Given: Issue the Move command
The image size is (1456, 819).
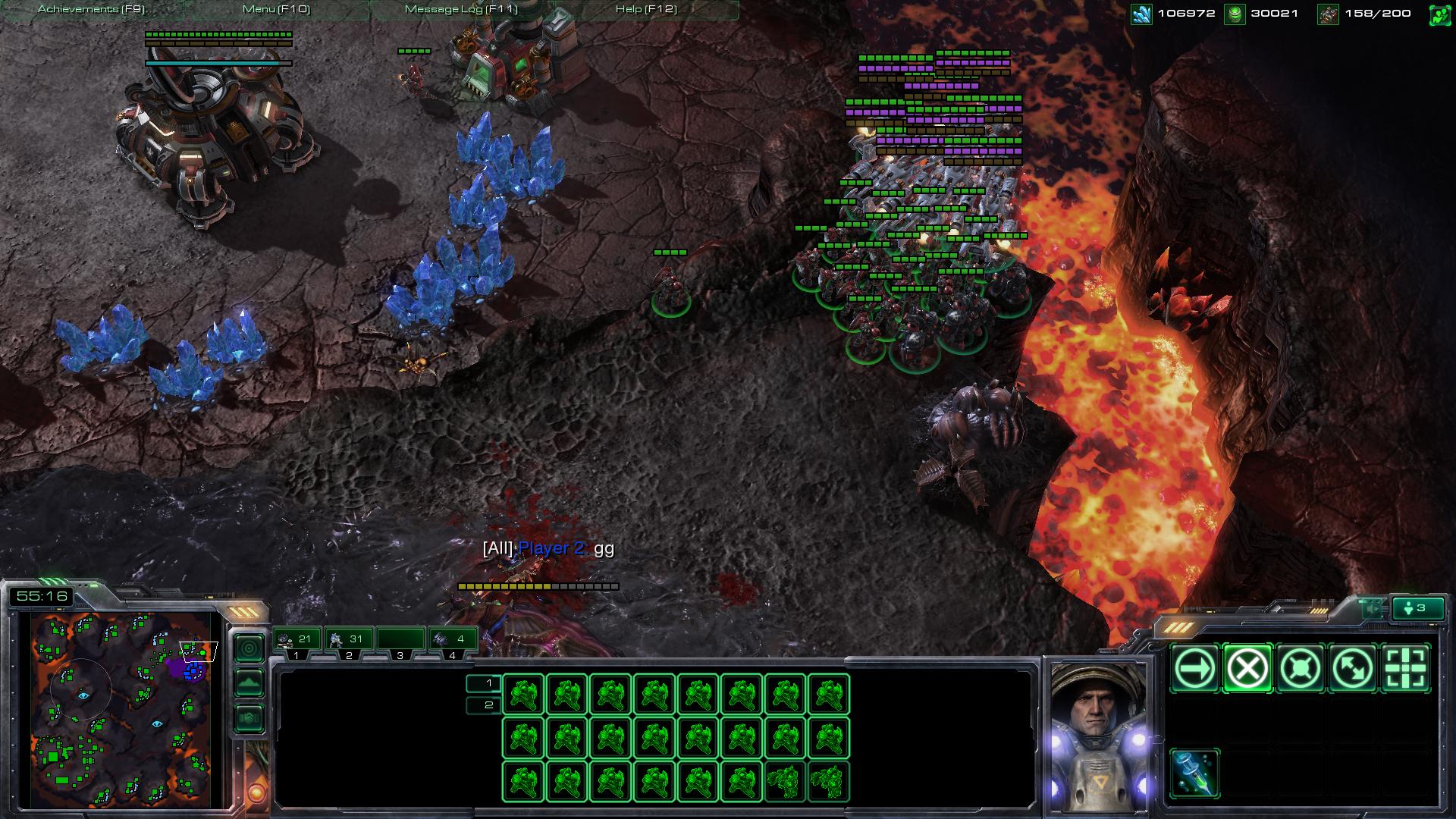Looking at the screenshot, I should (x=1195, y=669).
